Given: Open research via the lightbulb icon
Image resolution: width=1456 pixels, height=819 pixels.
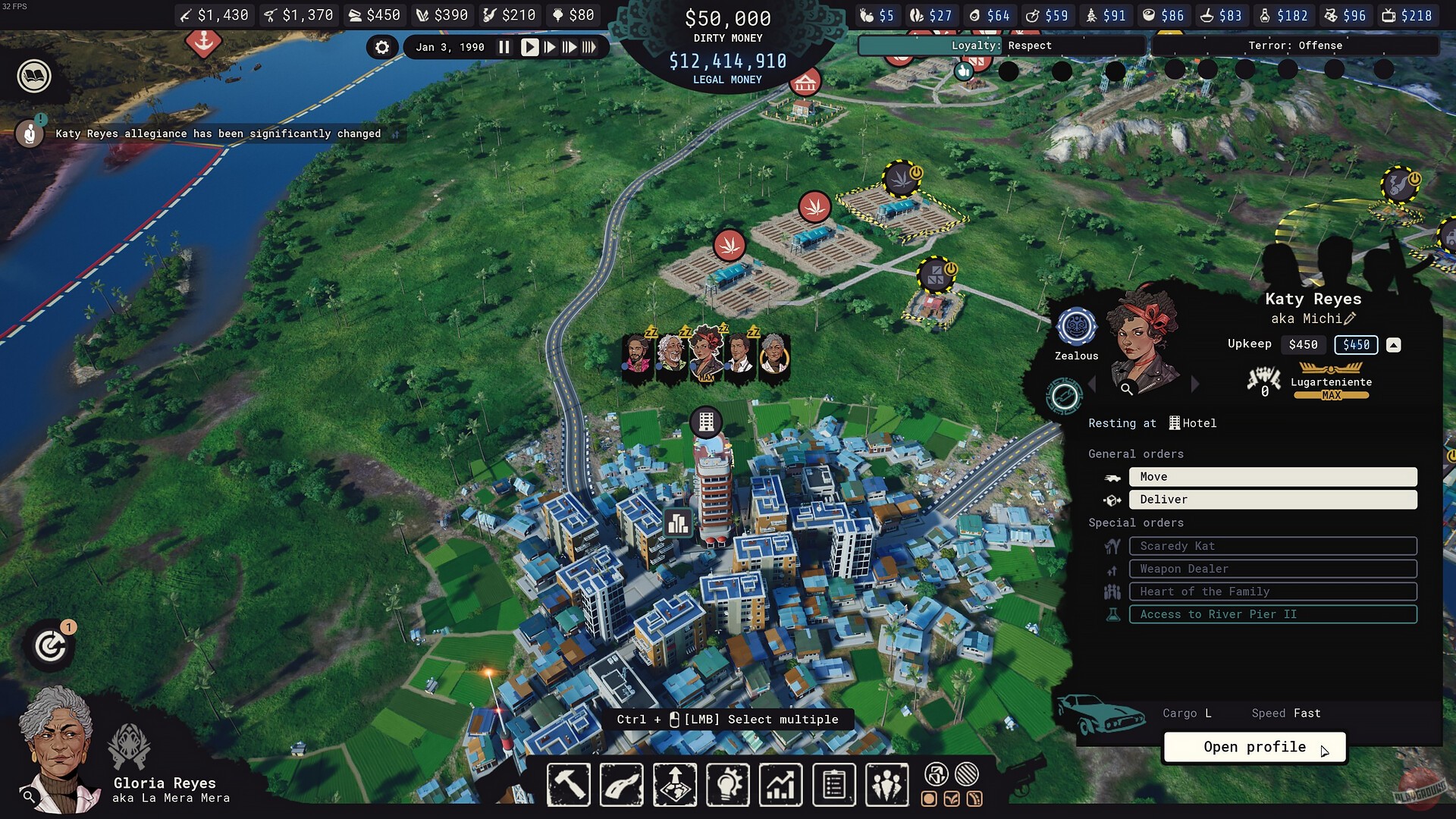Looking at the screenshot, I should [x=727, y=785].
